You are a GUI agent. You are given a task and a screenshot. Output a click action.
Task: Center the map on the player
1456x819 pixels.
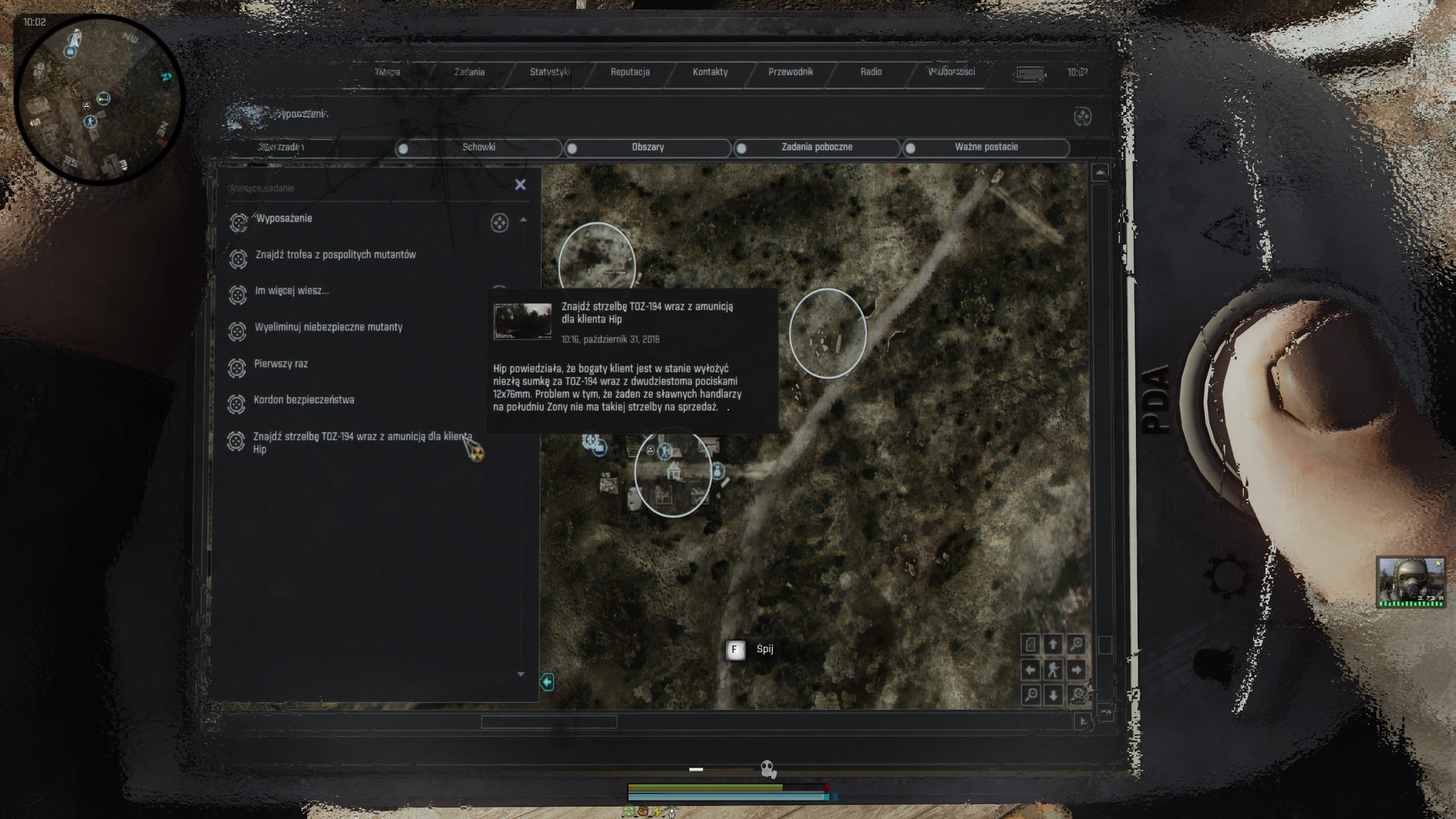click(x=1053, y=670)
